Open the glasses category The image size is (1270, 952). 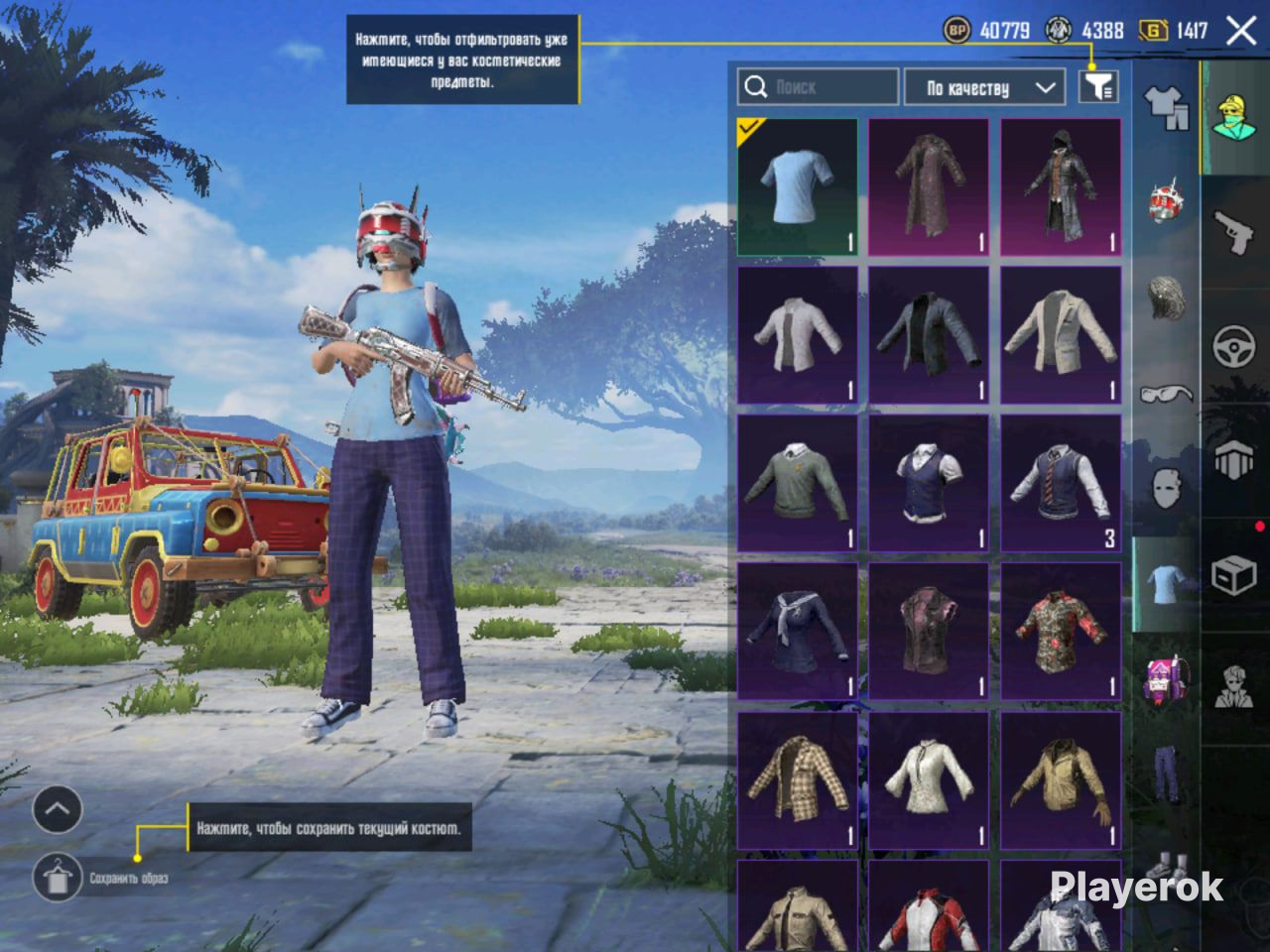1167,394
